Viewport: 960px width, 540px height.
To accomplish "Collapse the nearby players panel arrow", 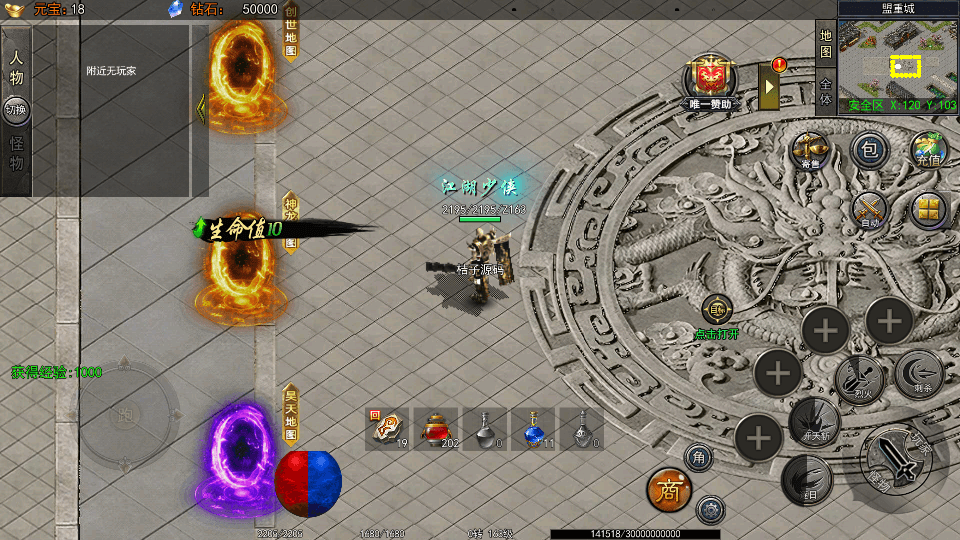I will pyautogui.click(x=200, y=109).
